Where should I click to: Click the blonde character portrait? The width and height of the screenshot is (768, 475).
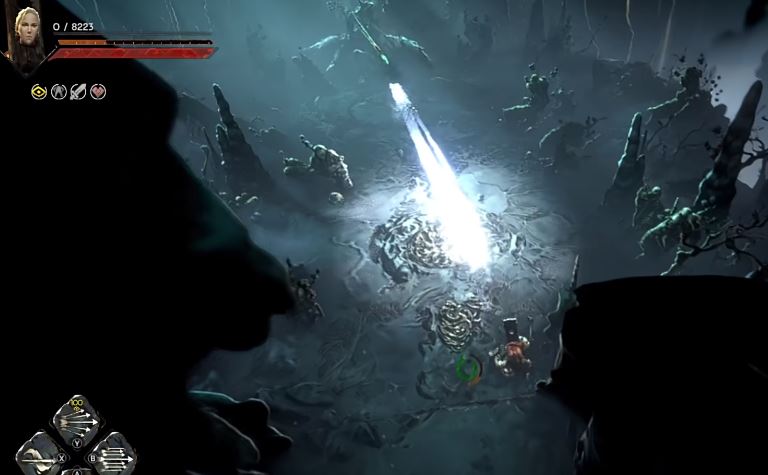coord(24,36)
